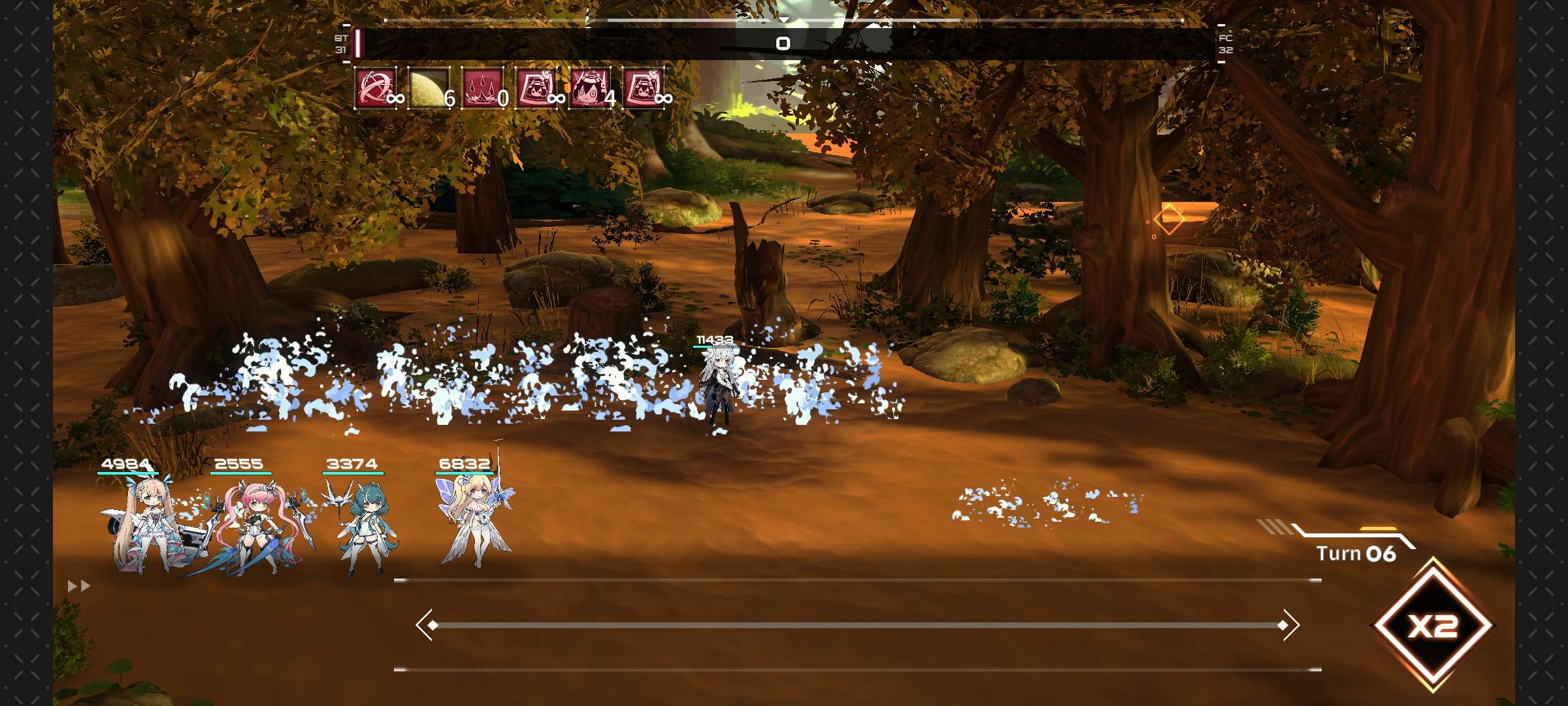The width and height of the screenshot is (1568, 706).
Task: Select the honeycomb shield buff icon
Action: (429, 88)
